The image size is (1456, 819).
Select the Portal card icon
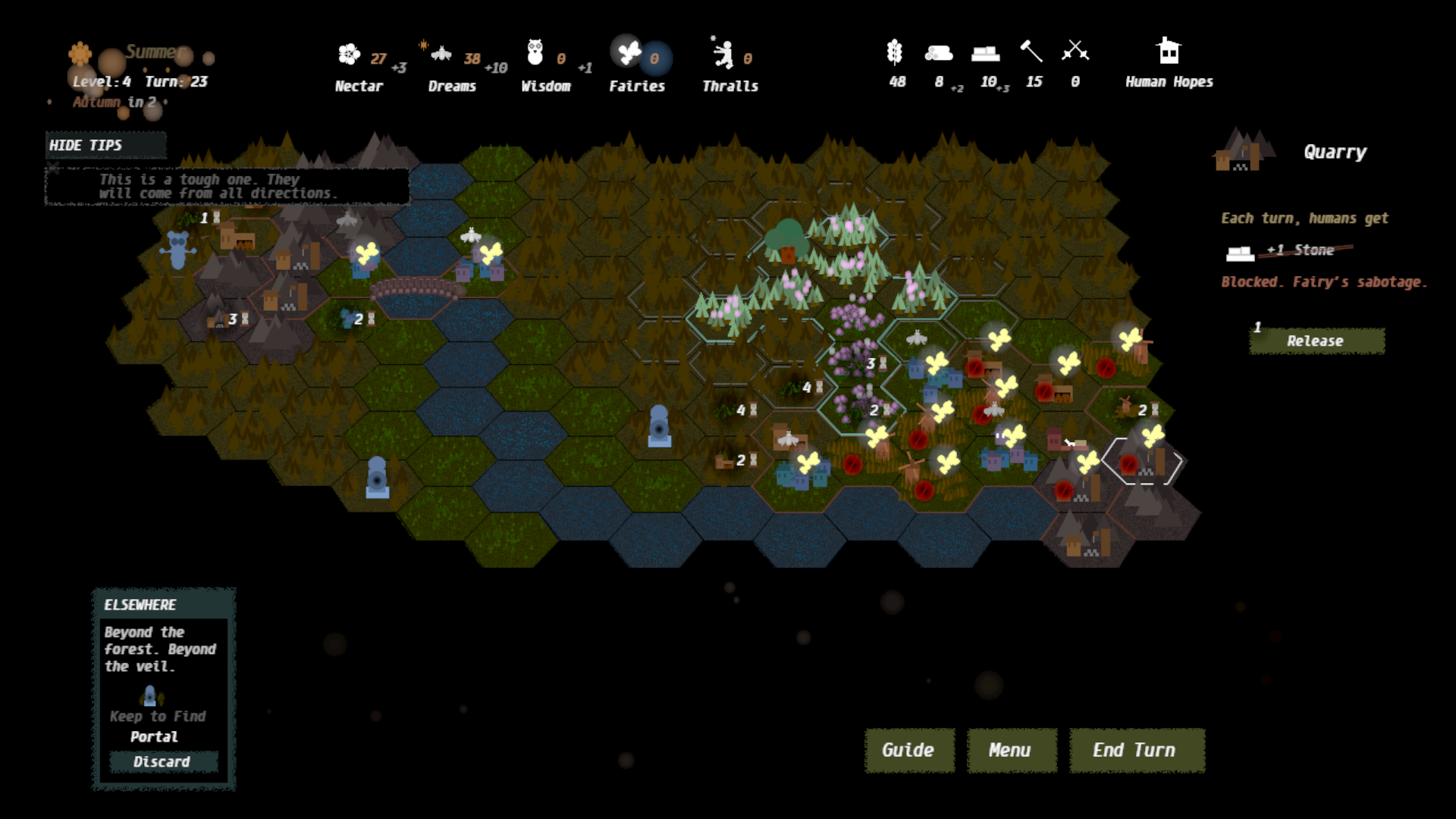click(150, 695)
